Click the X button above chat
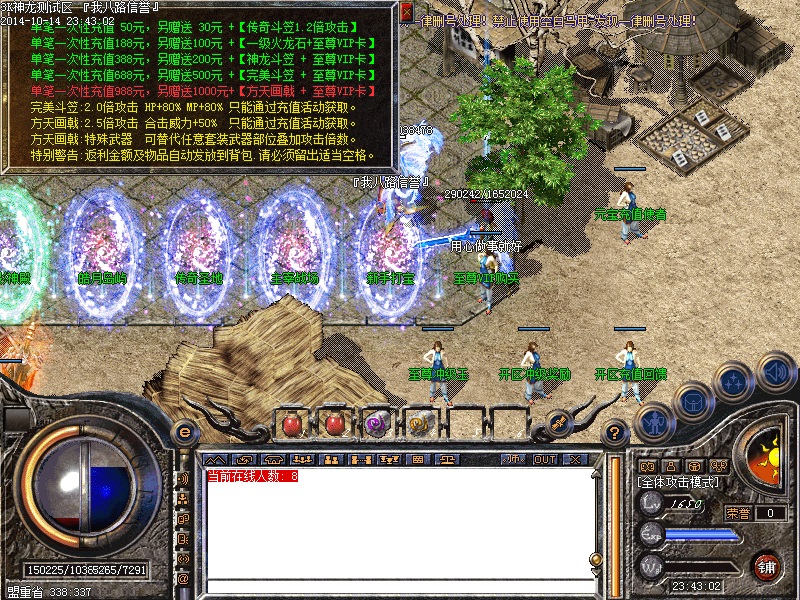The height and width of the screenshot is (600, 800). [574, 459]
